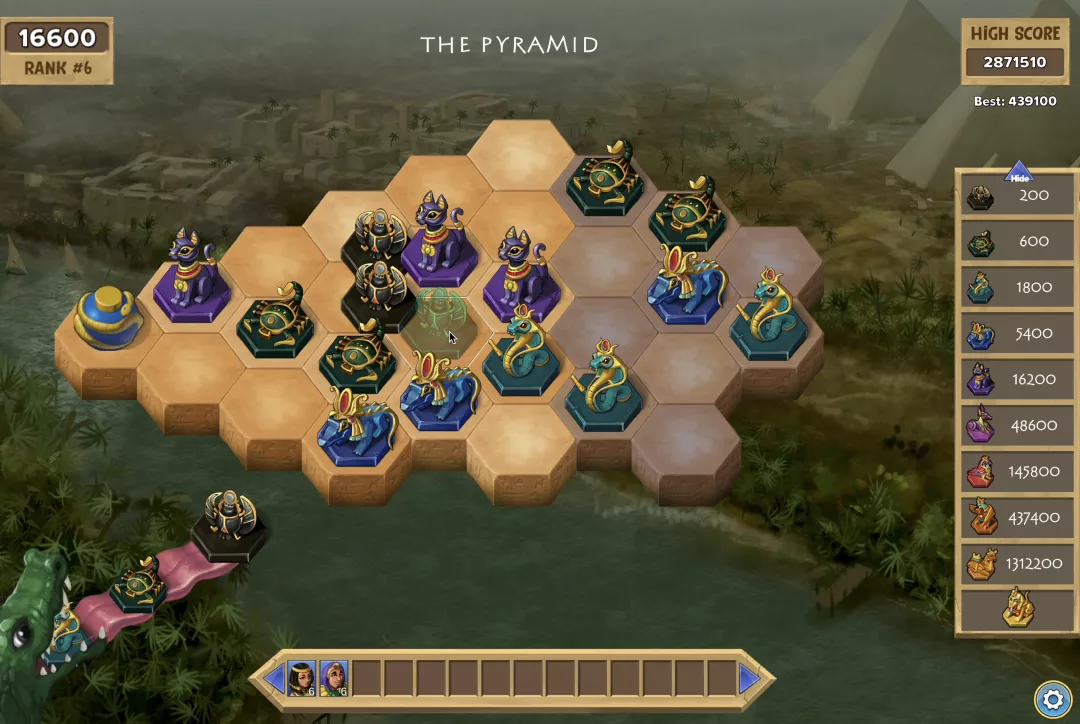The image size is (1080, 724).
Task: Choose the 1312200 golden statue entry
Action: (x=1017, y=564)
